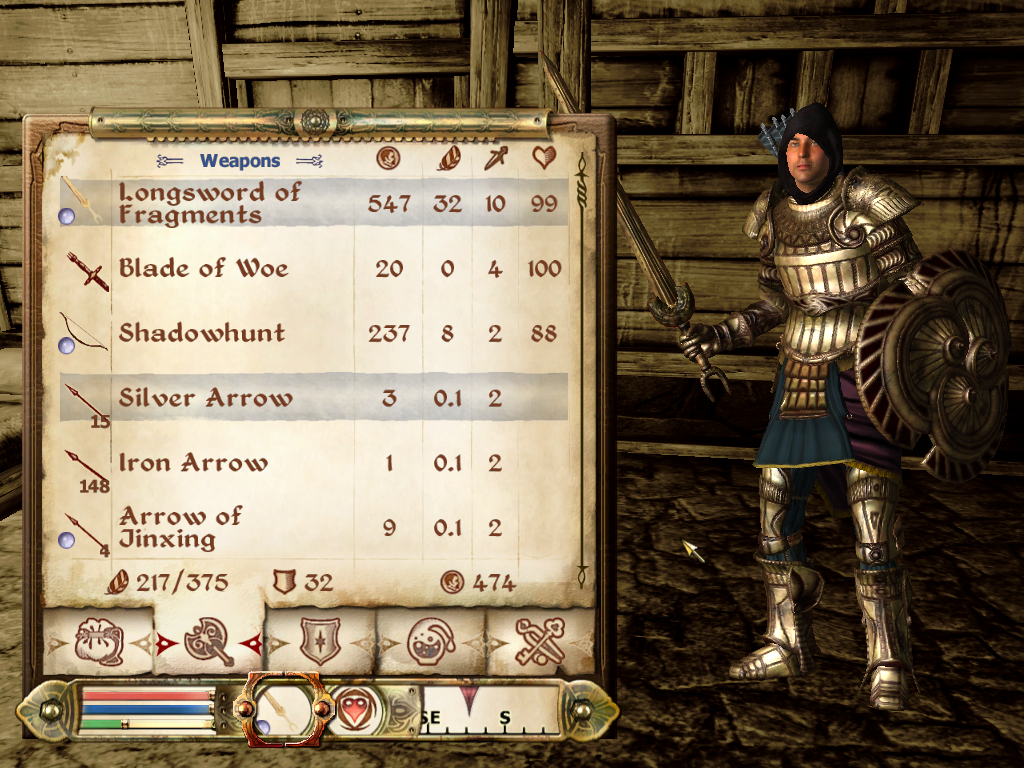
Task: Open the miscellaneous keys tab
Action: 540,641
